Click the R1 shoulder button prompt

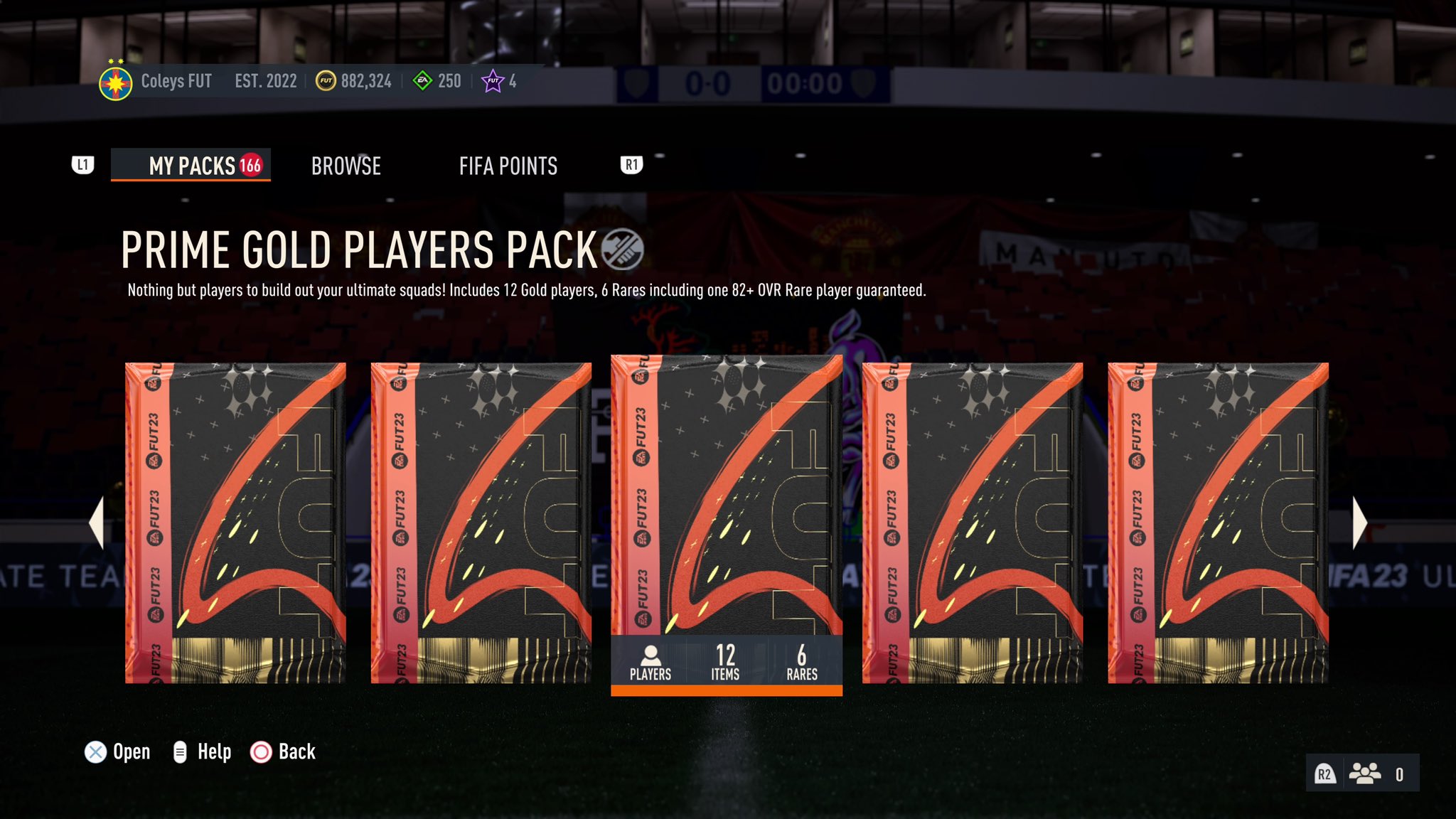click(x=631, y=164)
